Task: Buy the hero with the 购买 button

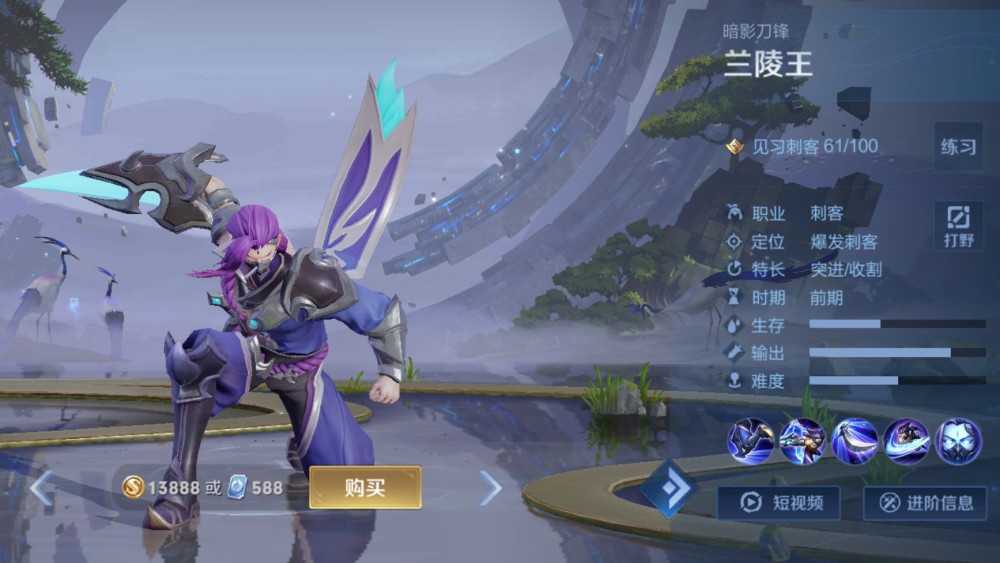Action: [365, 487]
